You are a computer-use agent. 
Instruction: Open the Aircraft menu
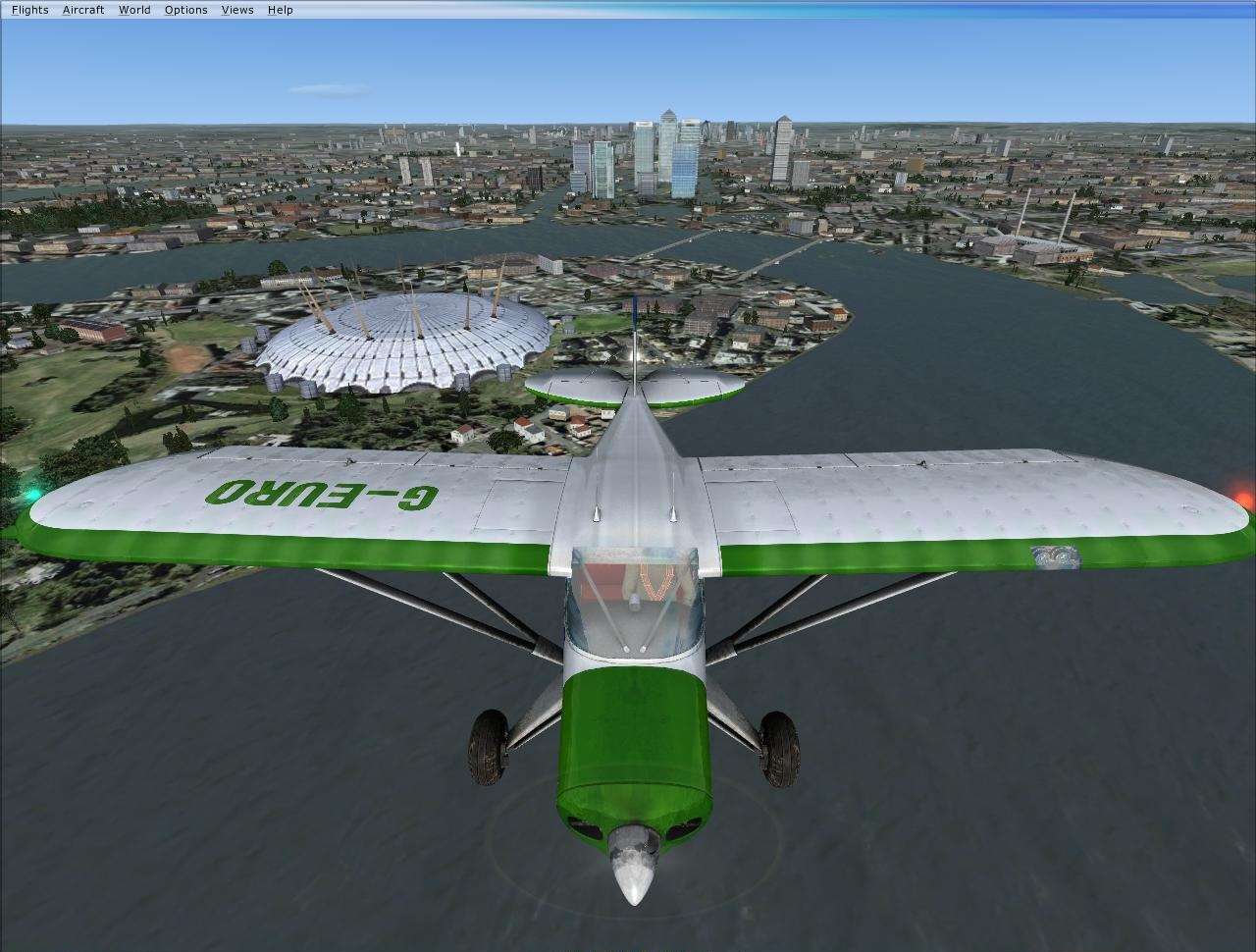pyautogui.click(x=82, y=9)
